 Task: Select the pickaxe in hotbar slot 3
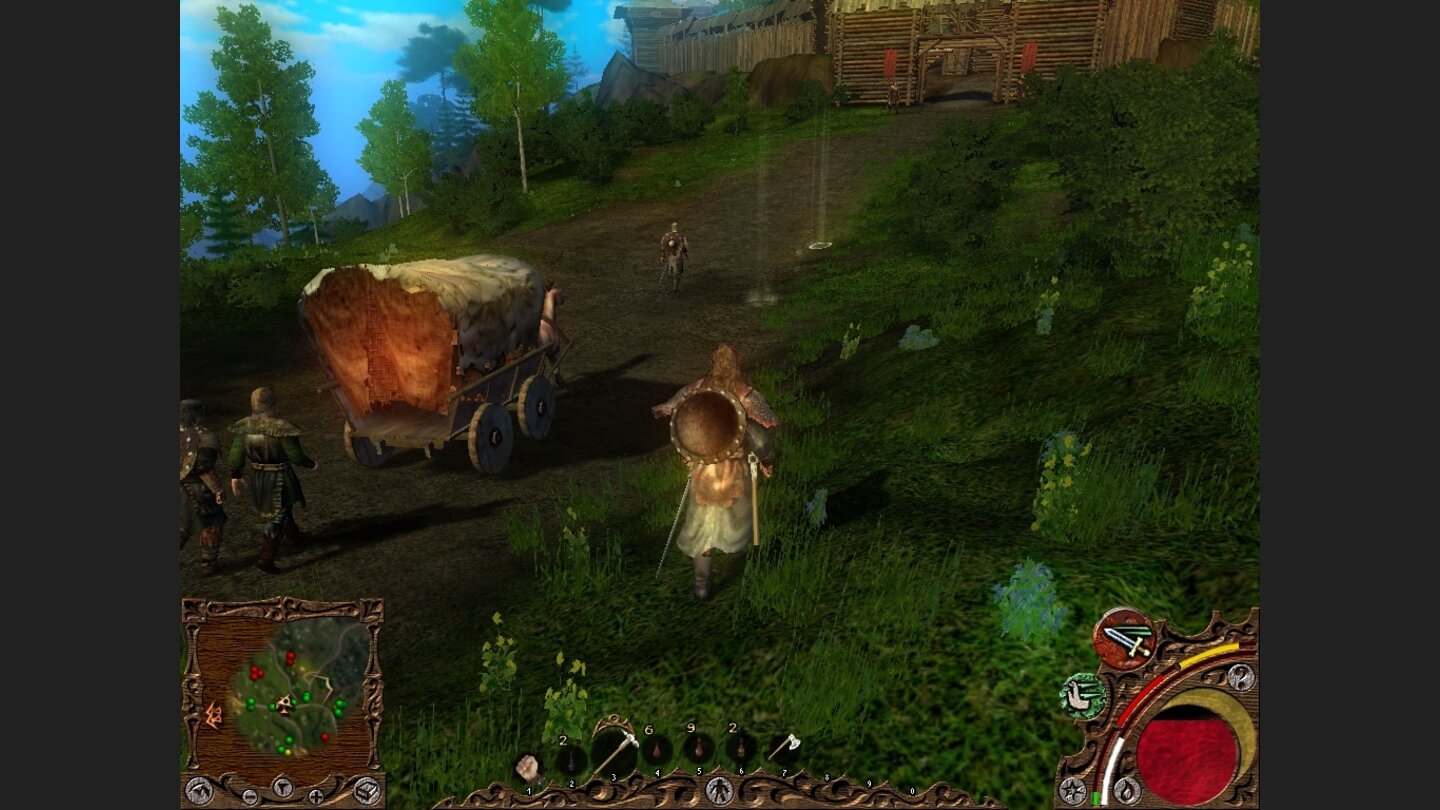[614, 750]
